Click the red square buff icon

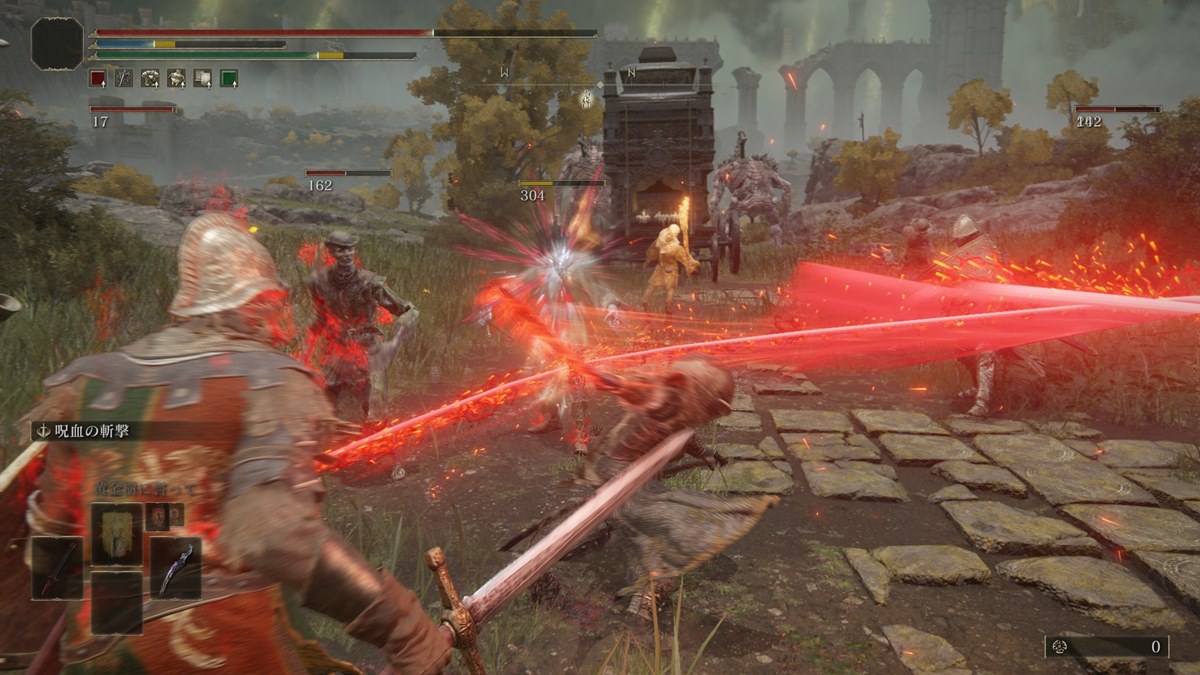point(97,78)
